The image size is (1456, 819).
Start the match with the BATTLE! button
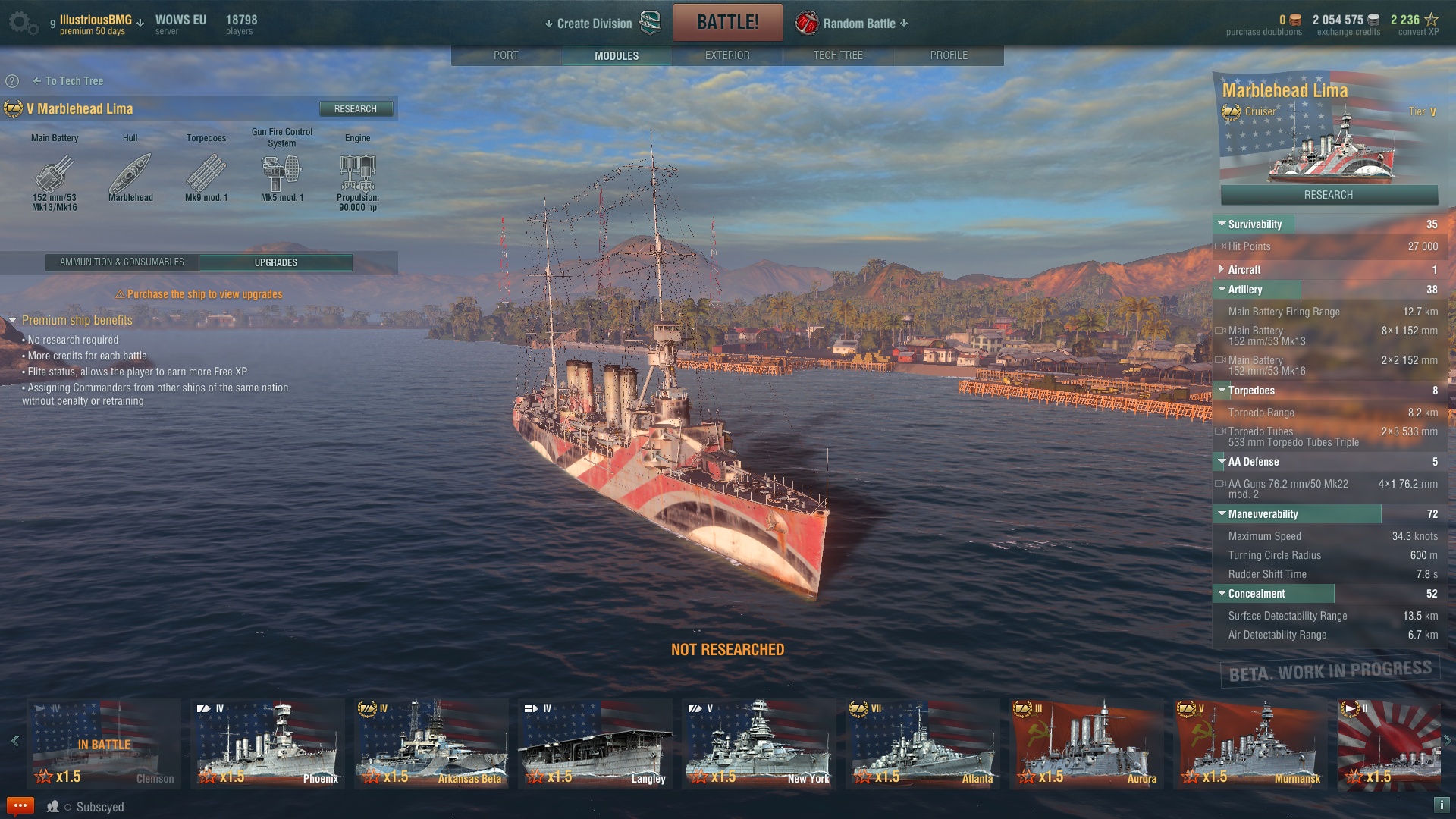[x=727, y=22]
